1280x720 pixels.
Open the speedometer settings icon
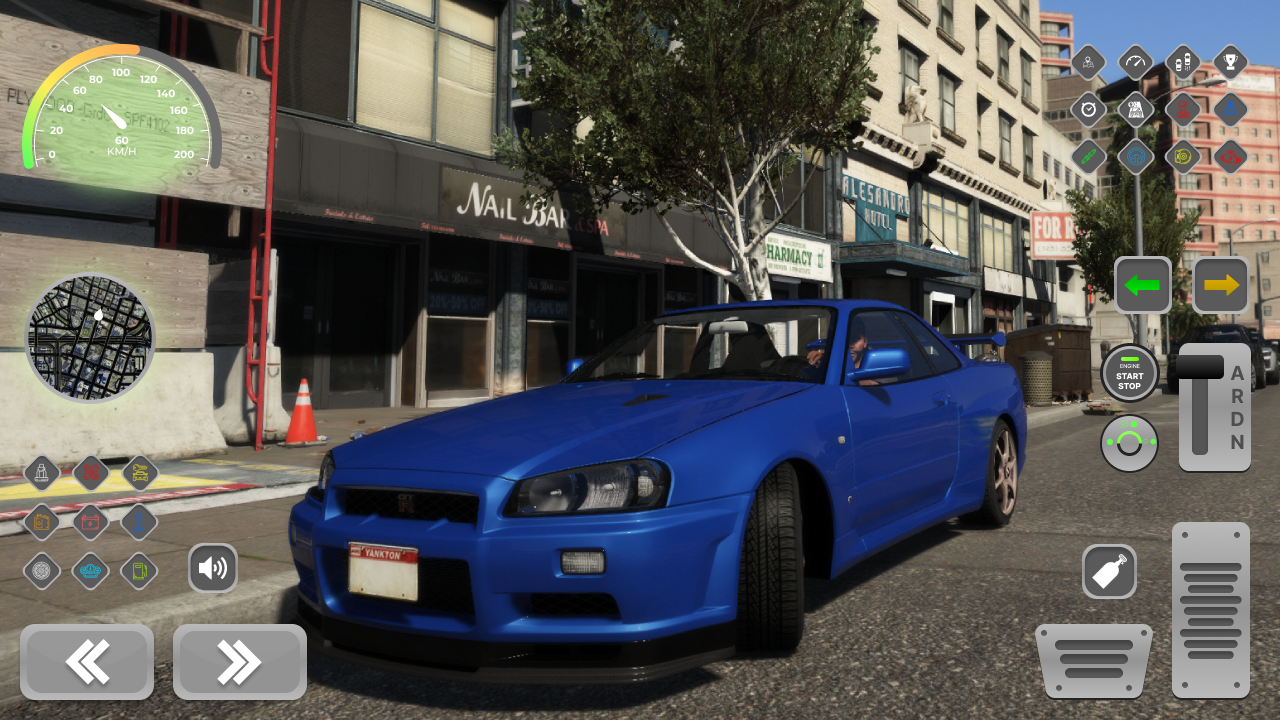click(1134, 62)
